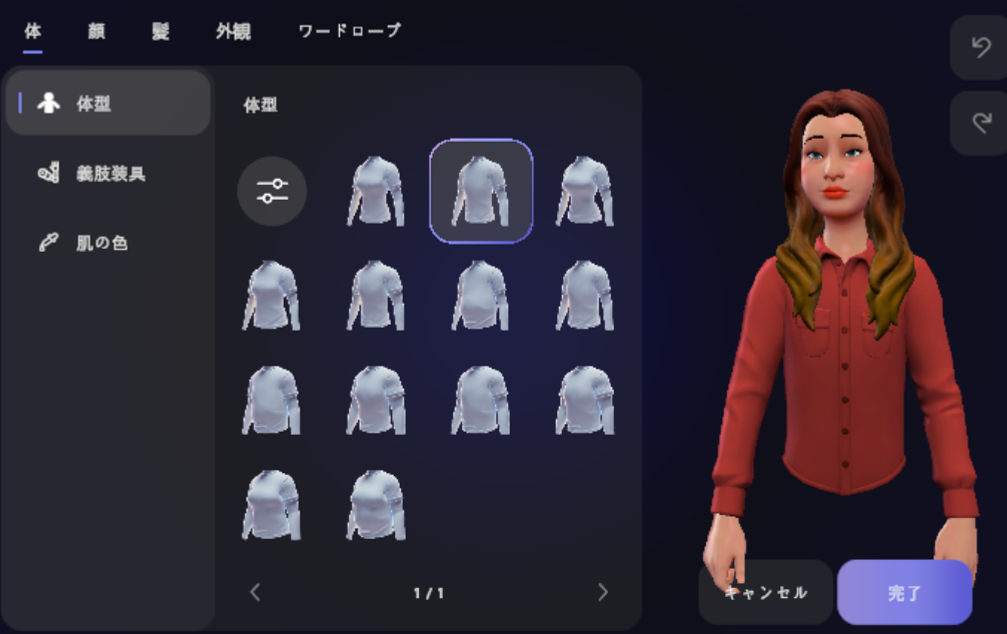The height and width of the screenshot is (634, 1007).
Task: Go to the next page arrow
Action: coord(602,592)
